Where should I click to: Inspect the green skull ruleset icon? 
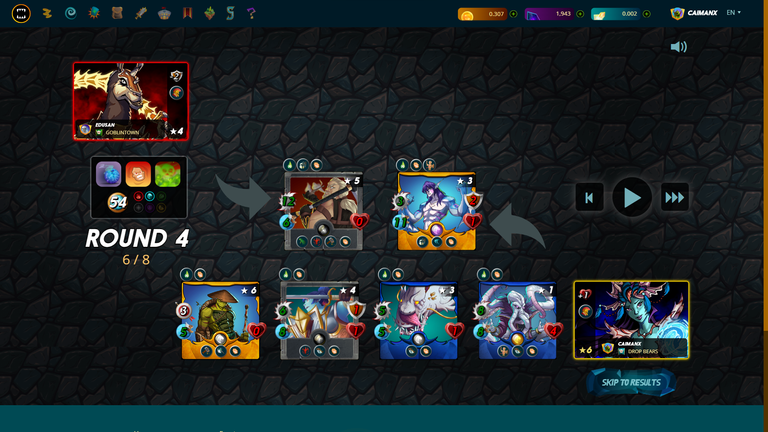167,175
